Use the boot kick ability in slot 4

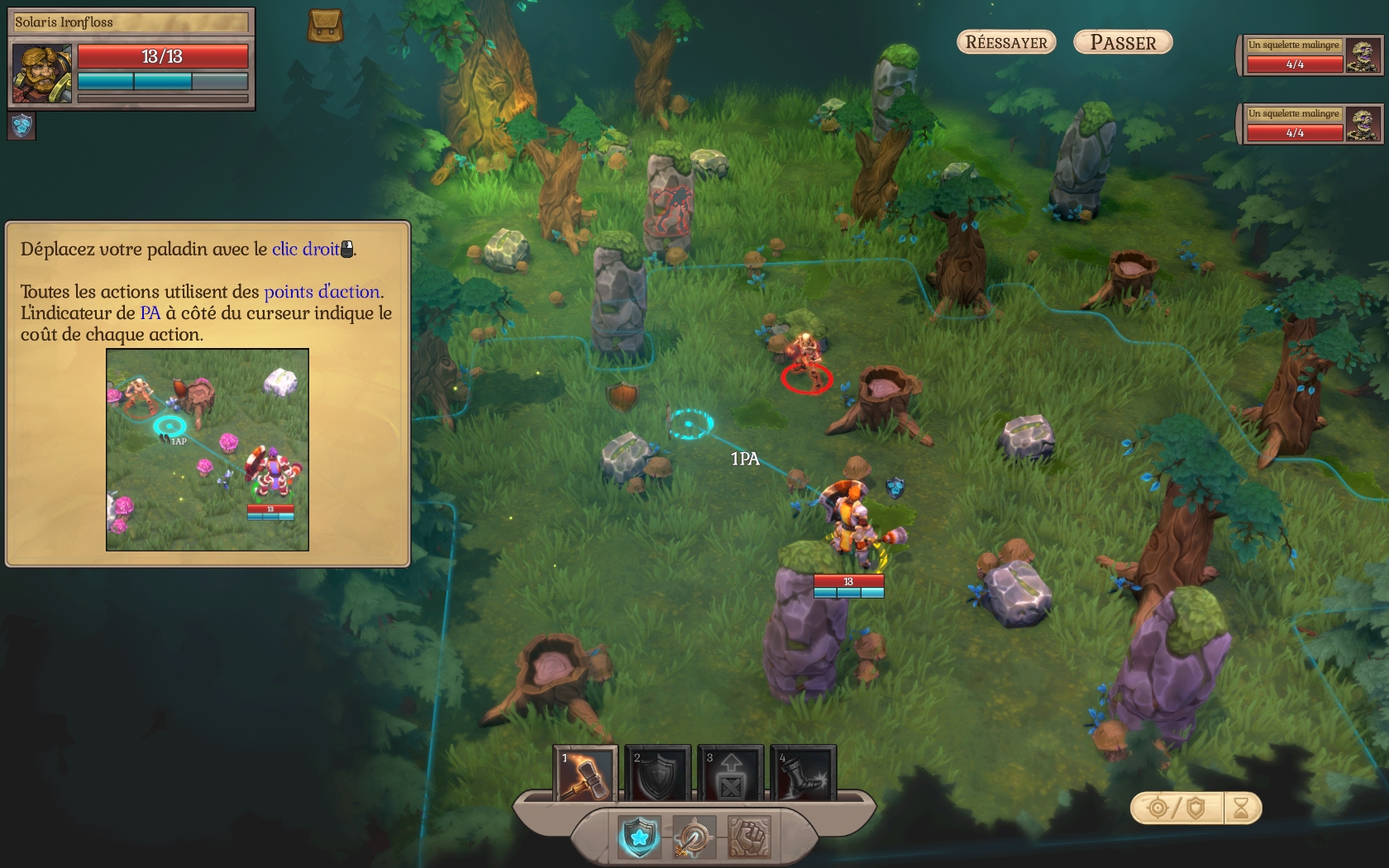[803, 774]
